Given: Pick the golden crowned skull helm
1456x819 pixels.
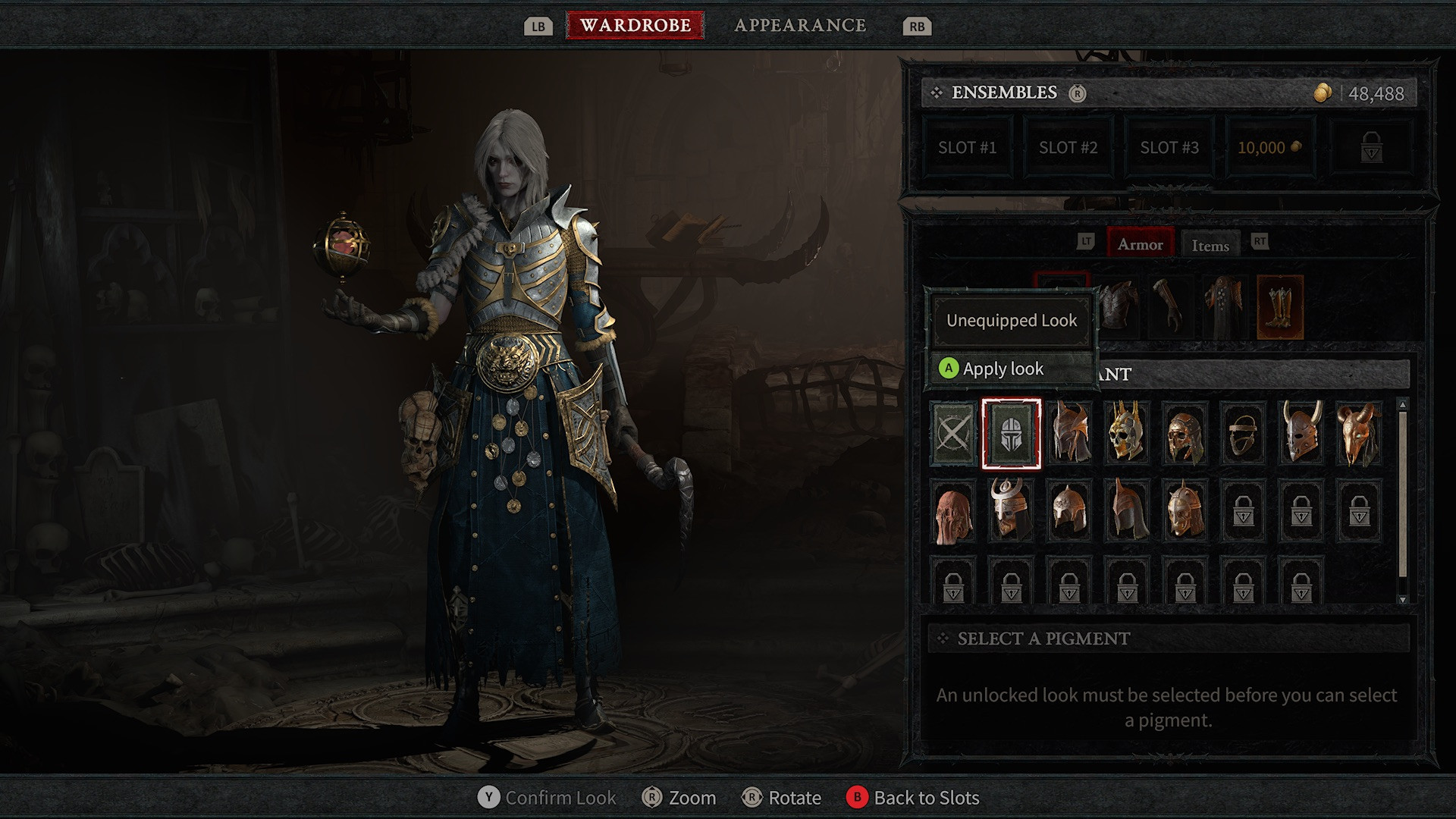Looking at the screenshot, I should pyautogui.click(x=1127, y=434).
